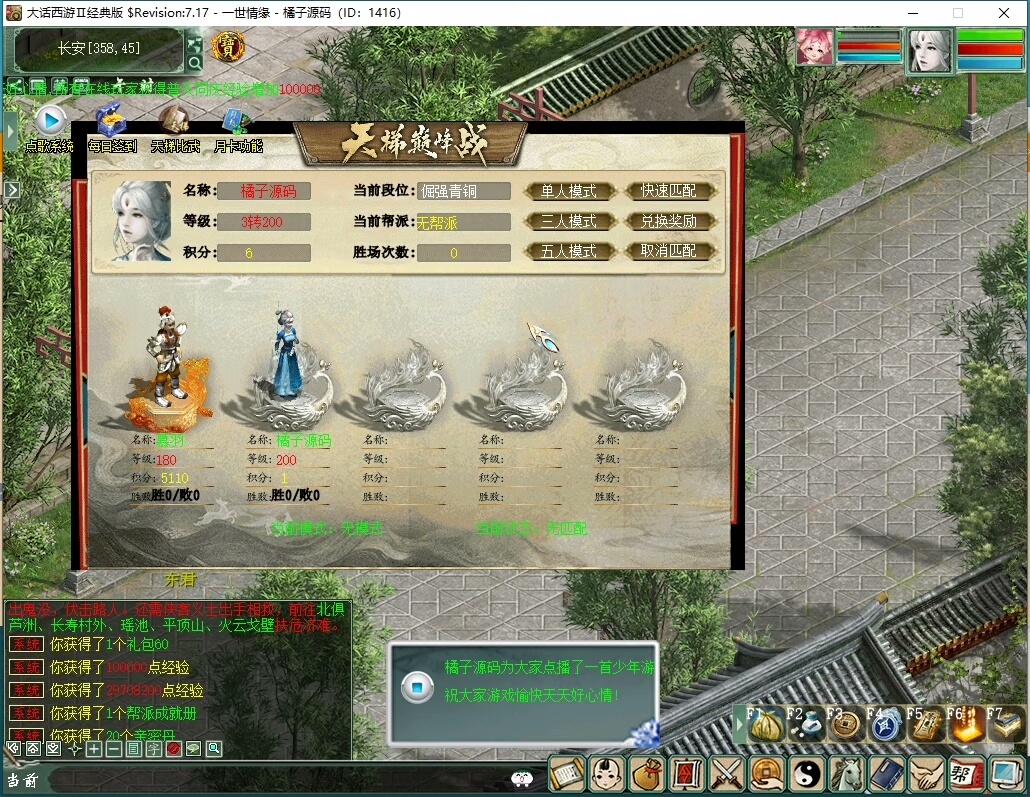1030x797 pixels.
Task: Open the 每日签到 daily check-in chest
Action: point(111,121)
